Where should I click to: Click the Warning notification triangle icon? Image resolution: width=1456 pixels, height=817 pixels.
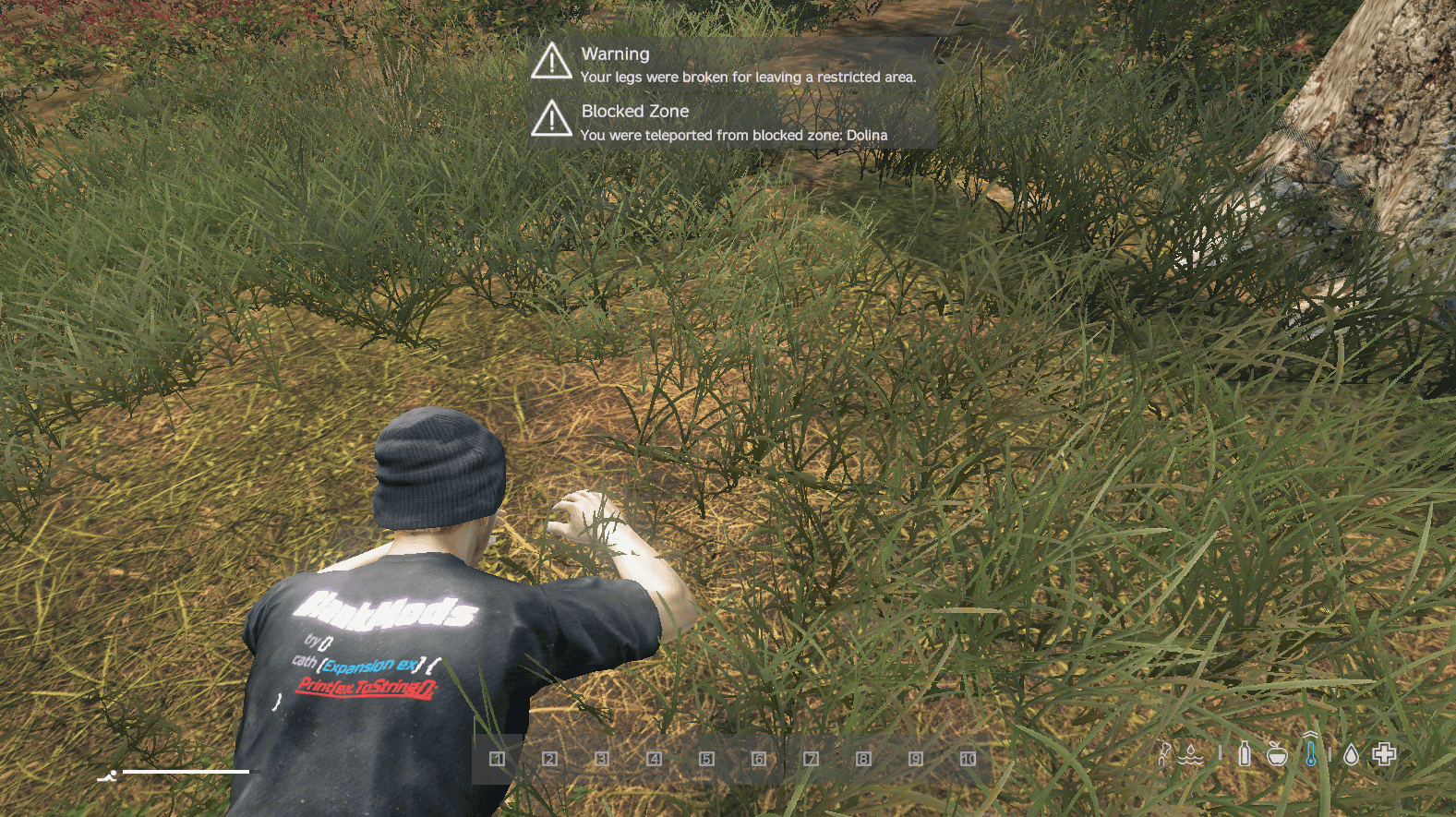(552, 63)
